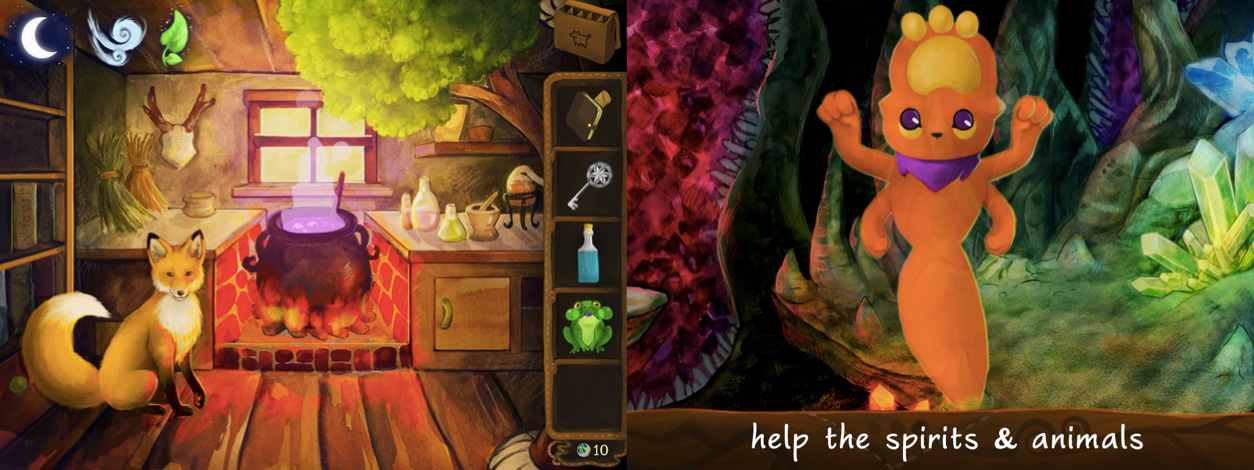The height and width of the screenshot is (470, 1254).
Task: Select the swirling wind spell icon
Action: tap(109, 37)
